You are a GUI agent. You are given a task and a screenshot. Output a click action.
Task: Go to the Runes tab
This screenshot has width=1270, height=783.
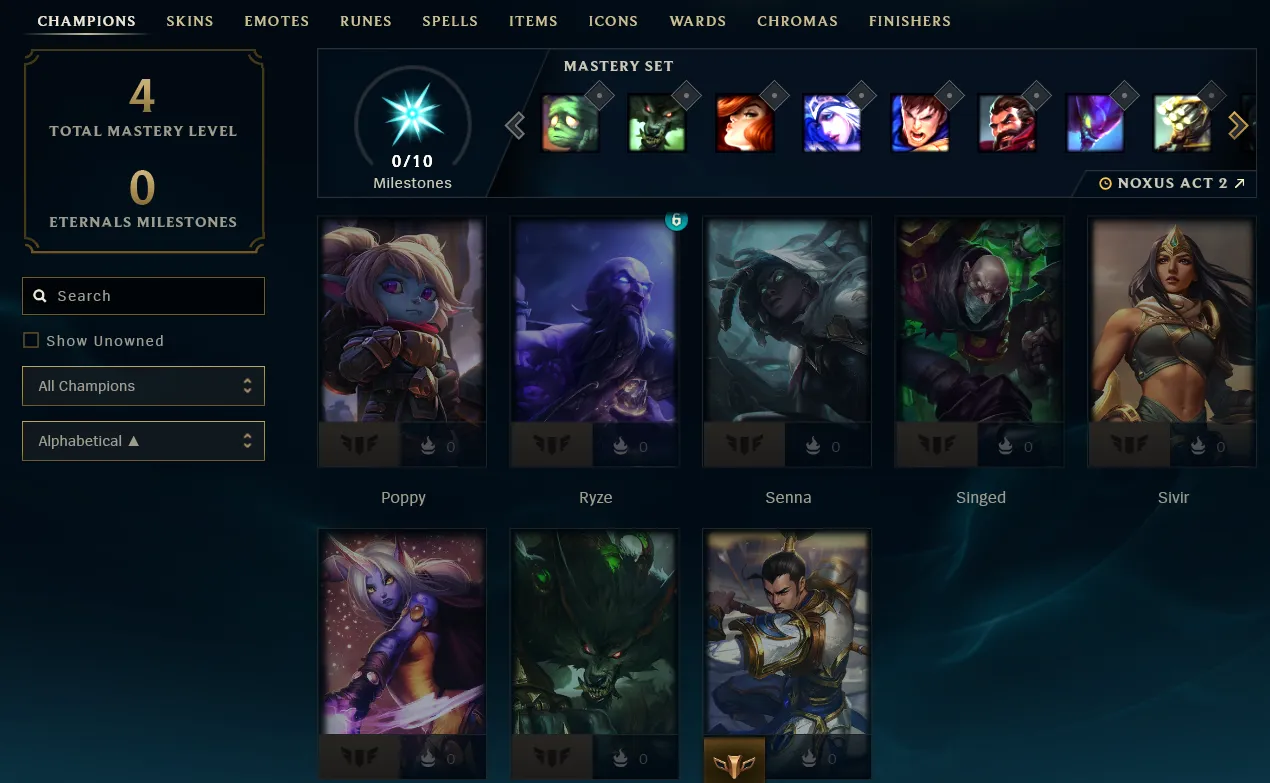click(366, 21)
